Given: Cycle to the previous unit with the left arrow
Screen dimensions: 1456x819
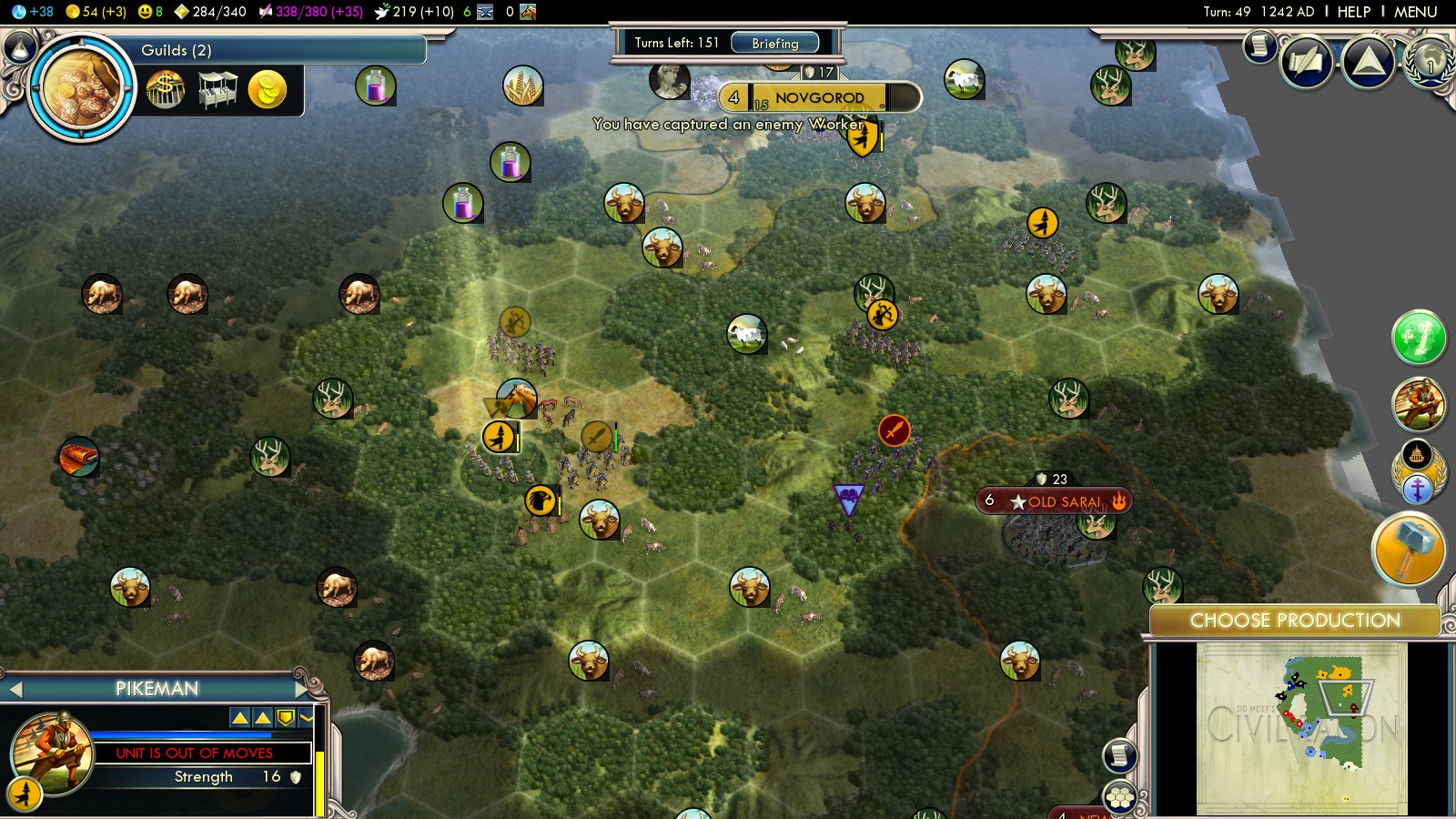Looking at the screenshot, I should pos(15,689).
